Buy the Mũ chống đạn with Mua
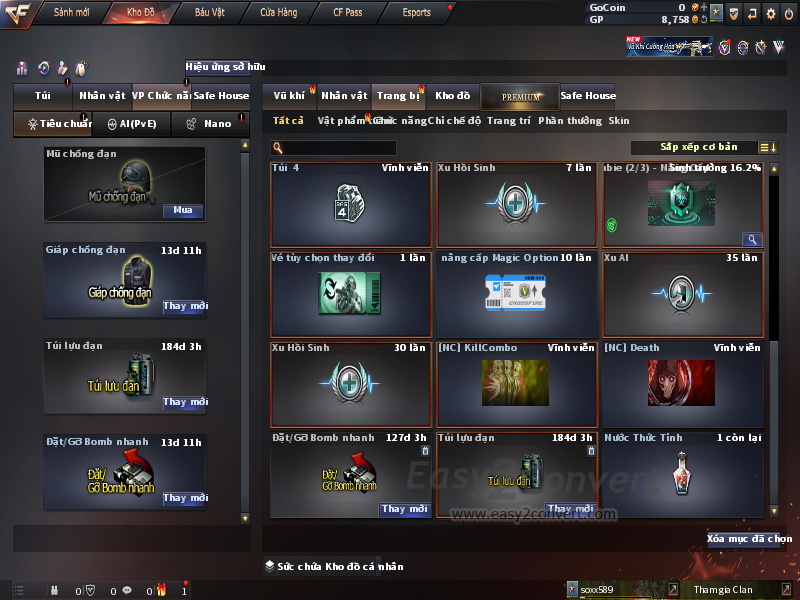The height and width of the screenshot is (600, 800). coord(183,211)
